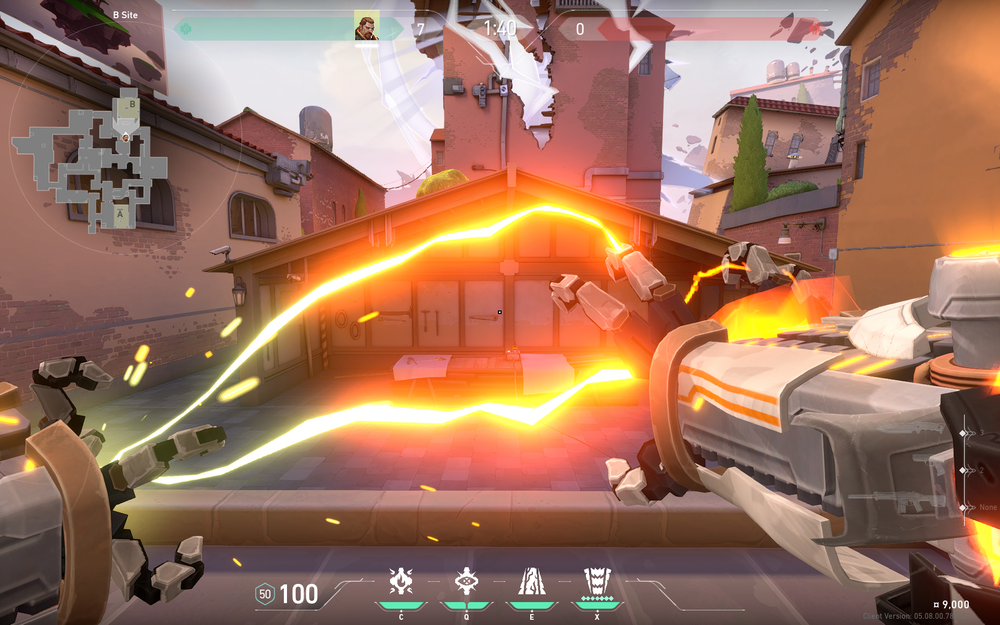Click the shield armor icon showing 50
This screenshot has height=625, width=1000.
coord(265,594)
